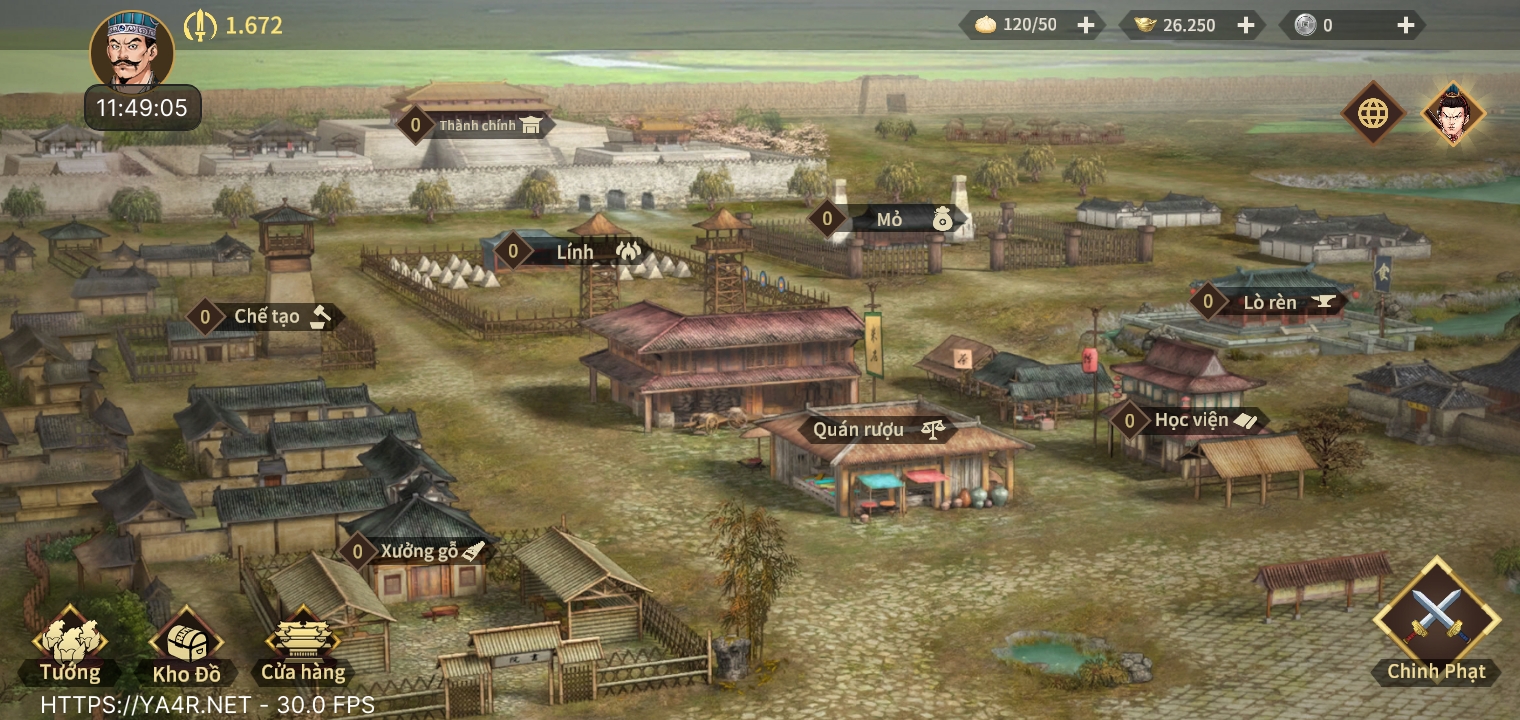Add more gold ingots via plus

click(1245, 25)
